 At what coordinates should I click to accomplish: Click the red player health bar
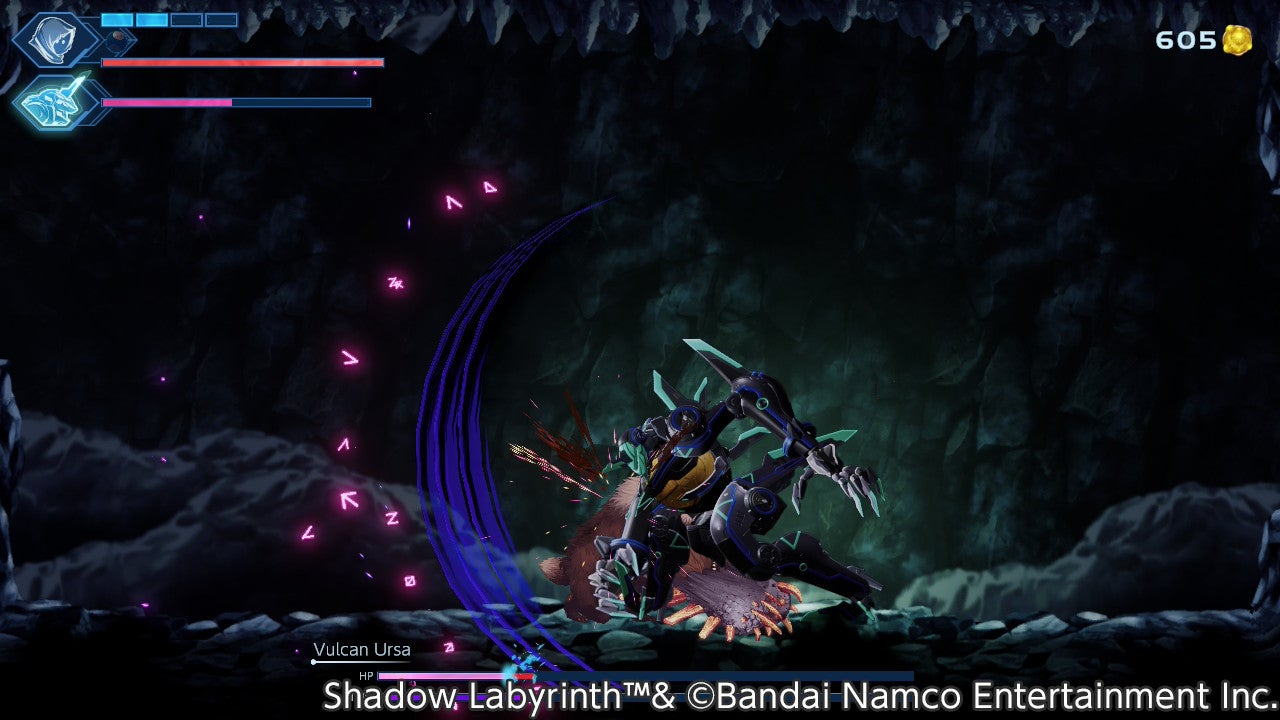coord(240,63)
